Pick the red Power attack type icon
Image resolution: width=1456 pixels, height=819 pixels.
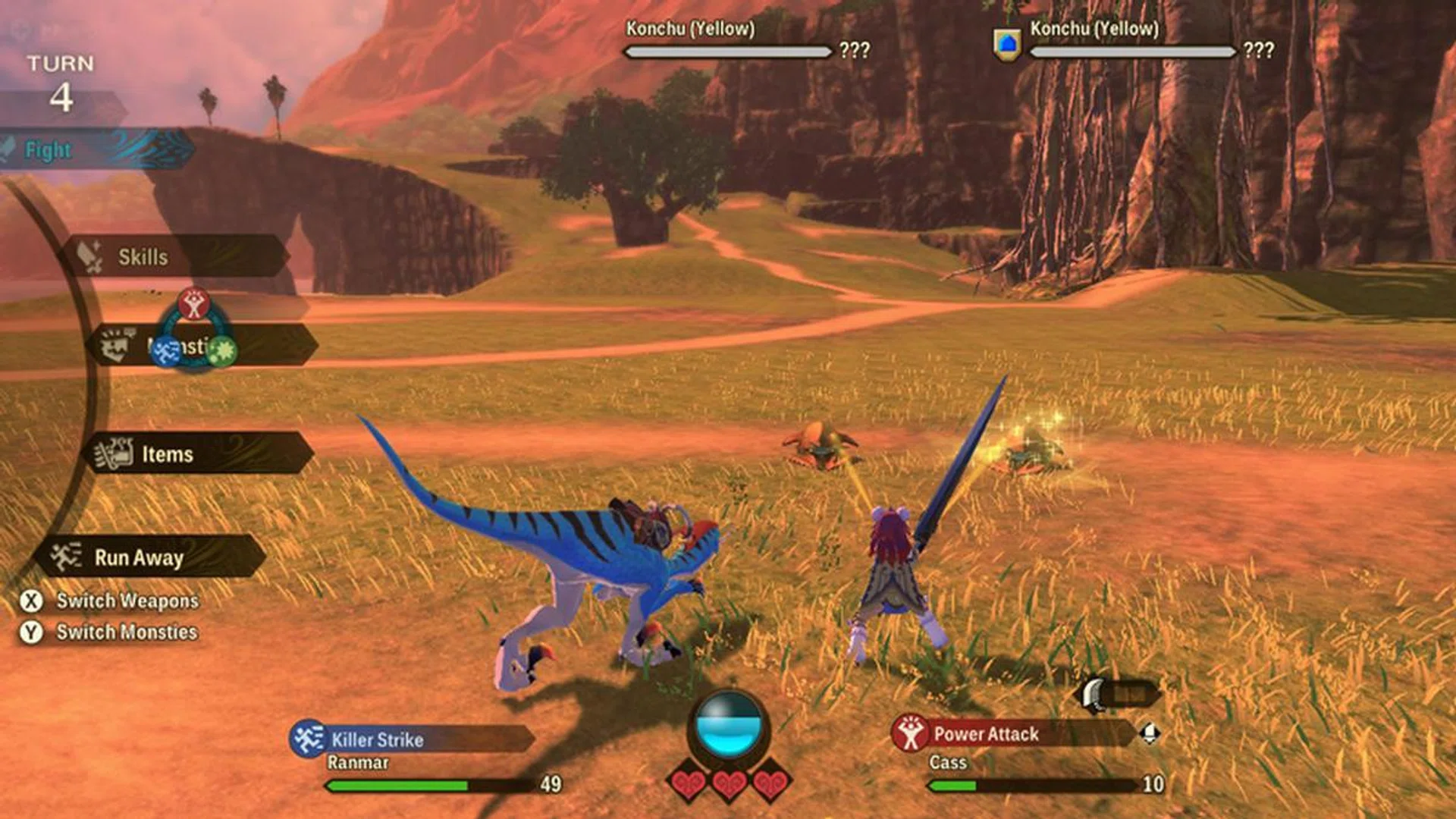pos(194,304)
